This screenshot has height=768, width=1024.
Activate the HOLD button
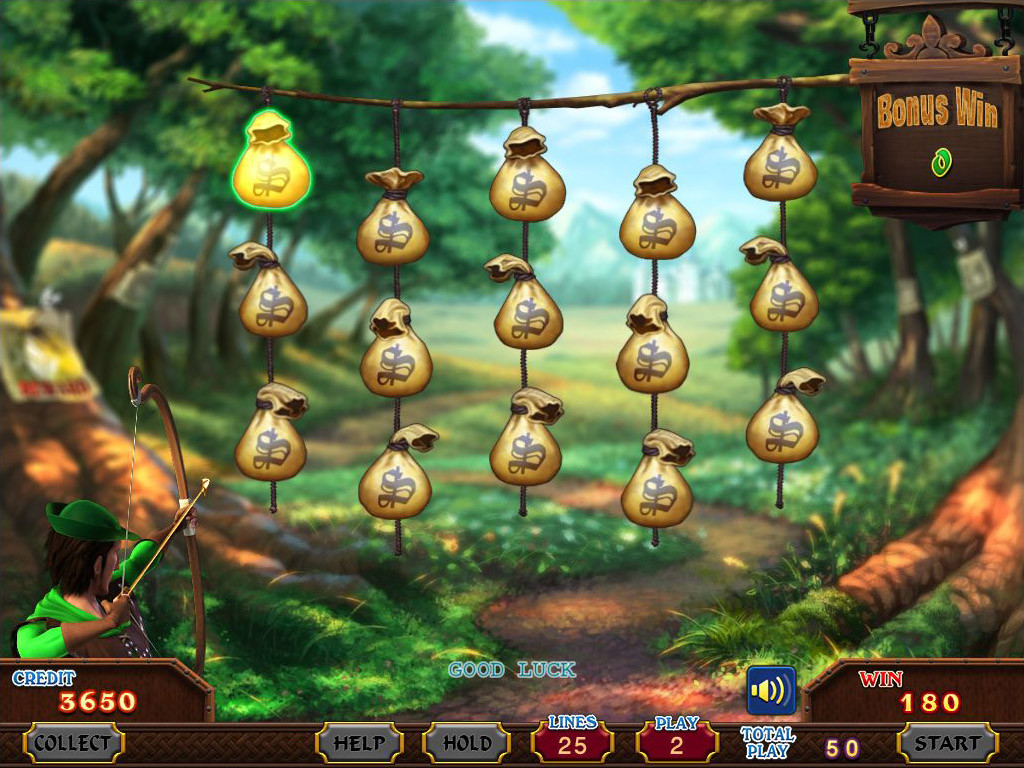pyautogui.click(x=467, y=743)
